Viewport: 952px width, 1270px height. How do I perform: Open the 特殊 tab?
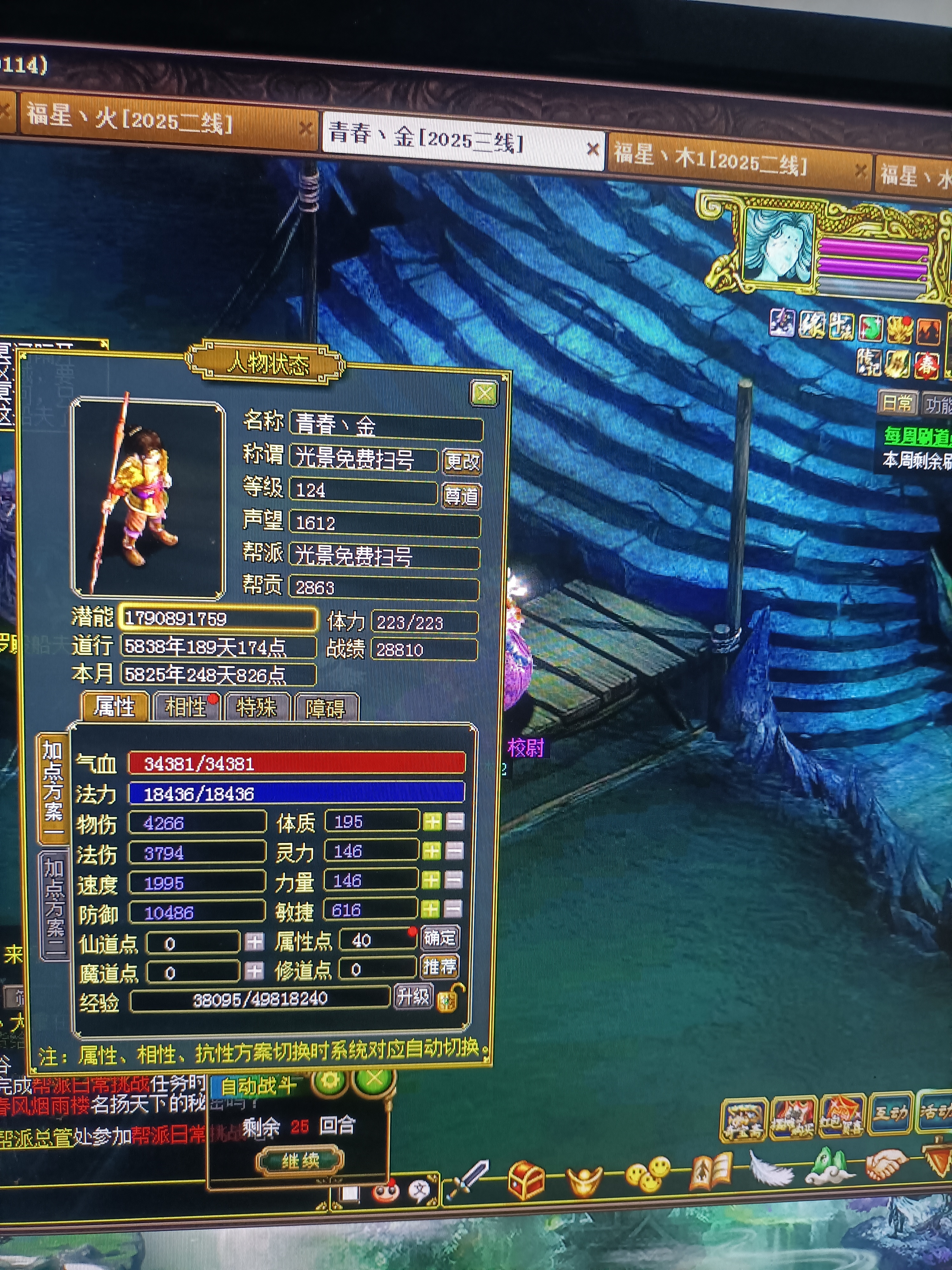point(256,707)
